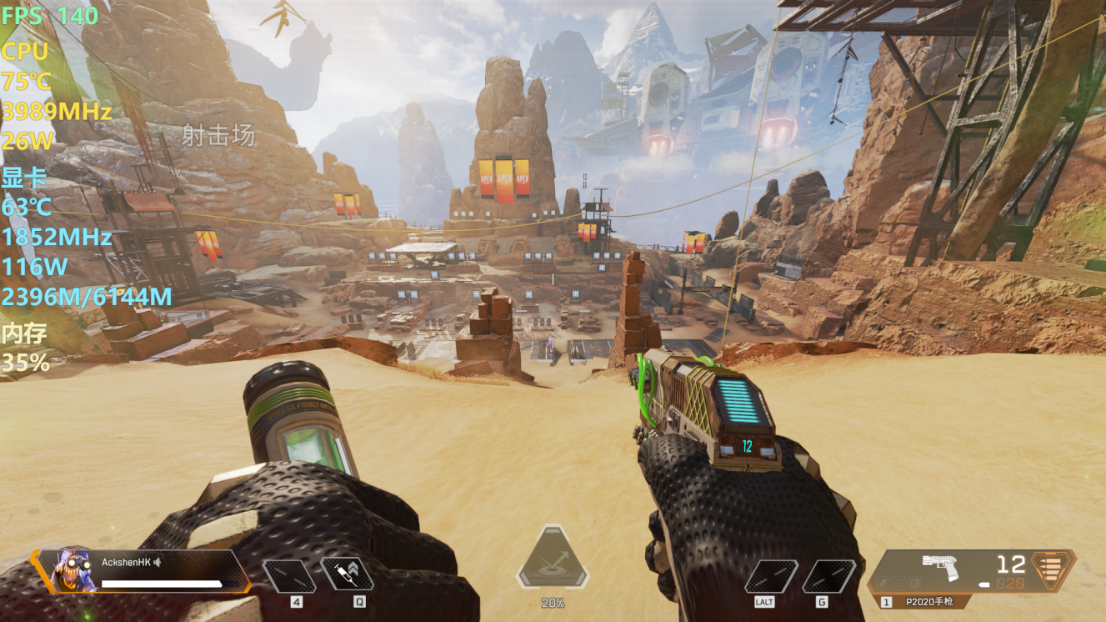
Task: Activate the Stim tactical ability icon
Action: 347,574
